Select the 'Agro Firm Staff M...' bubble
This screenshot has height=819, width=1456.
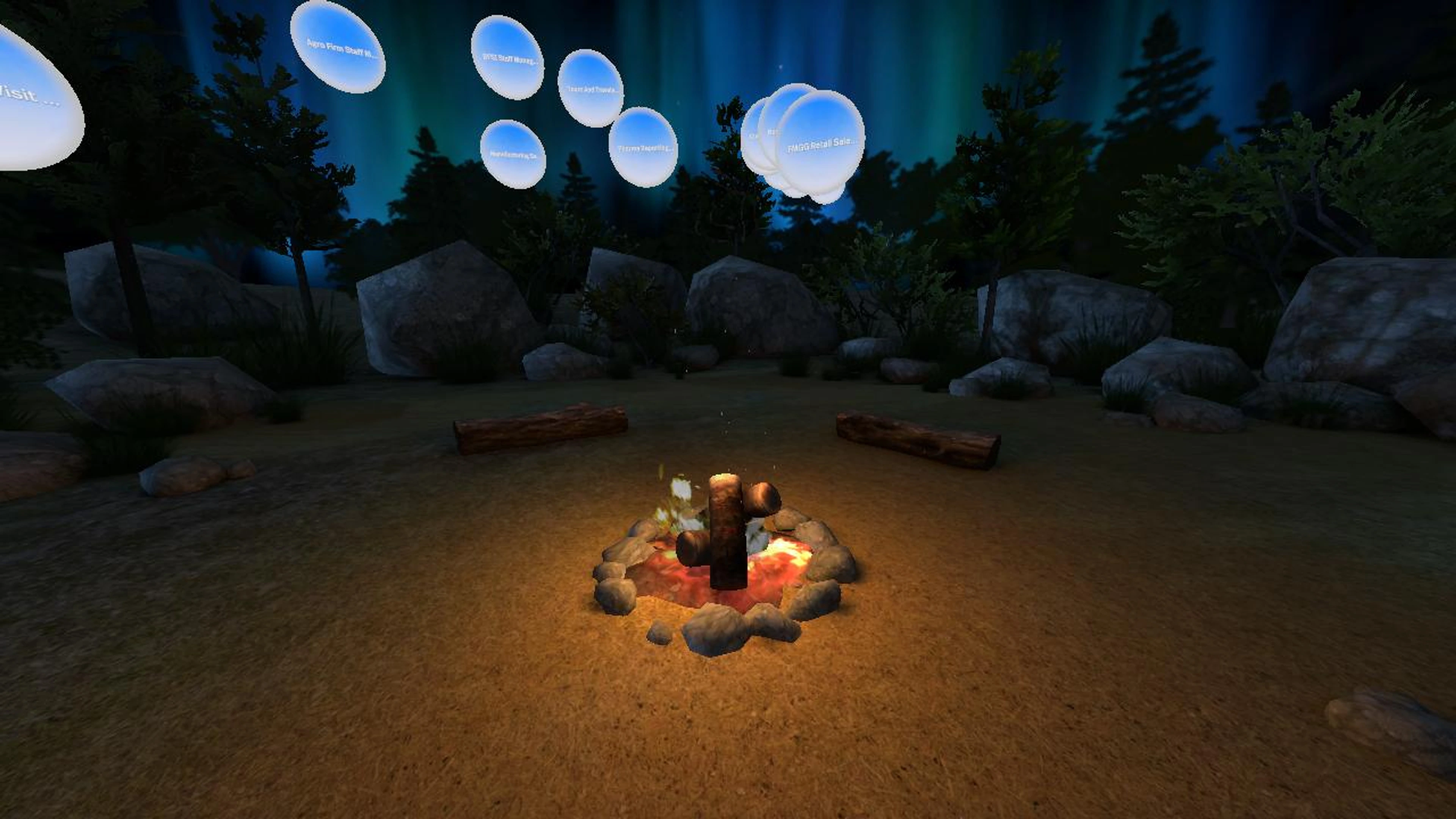(x=338, y=47)
